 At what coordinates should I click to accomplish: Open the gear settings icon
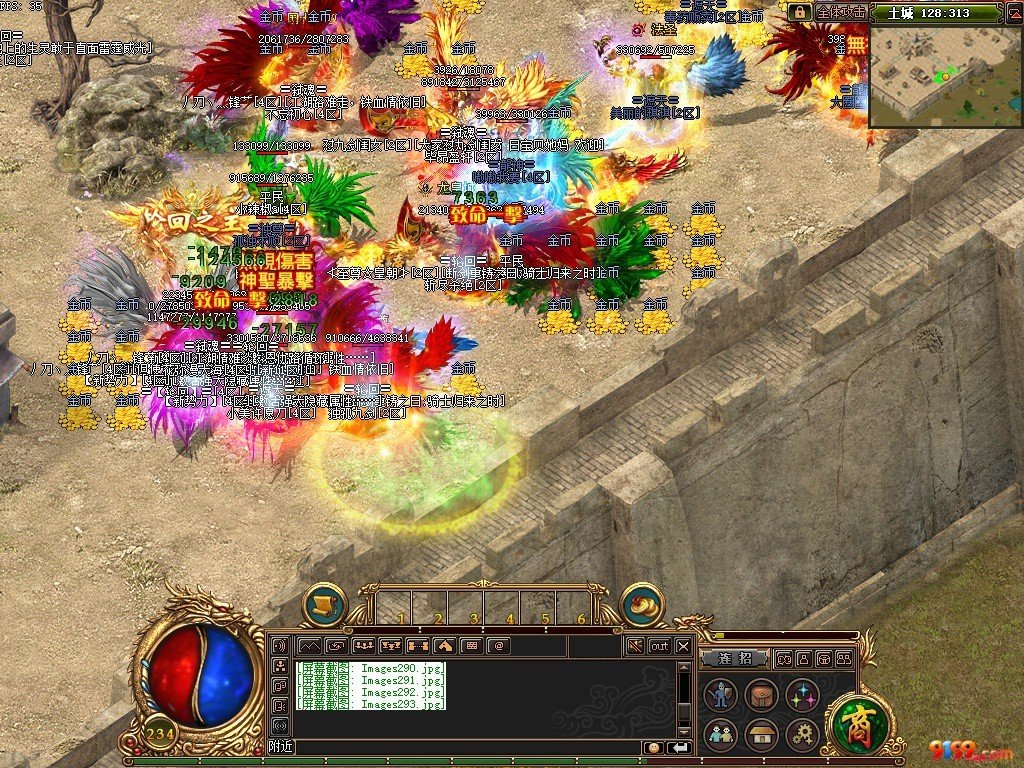(803, 735)
